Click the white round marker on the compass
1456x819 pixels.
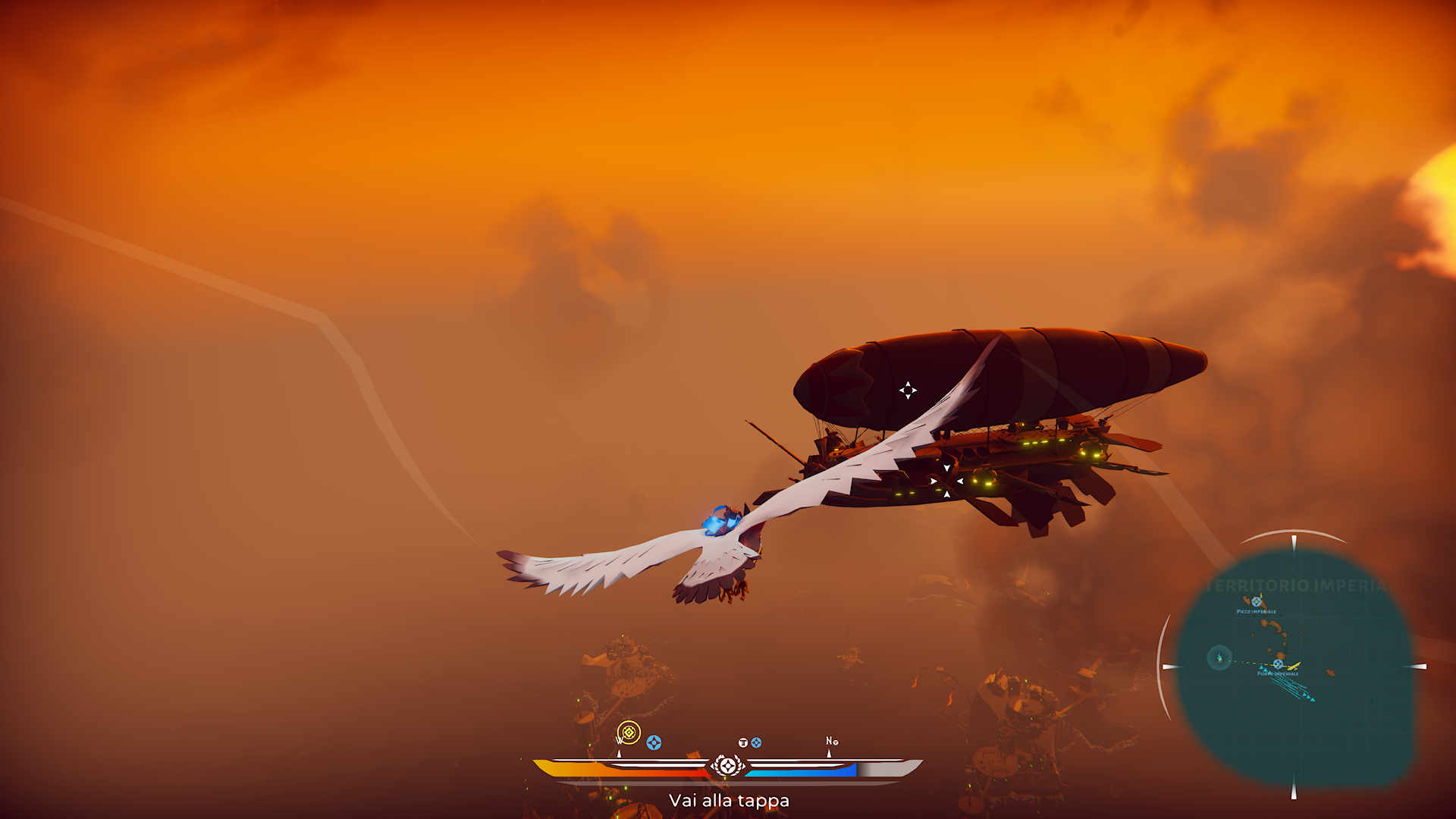coord(743,742)
